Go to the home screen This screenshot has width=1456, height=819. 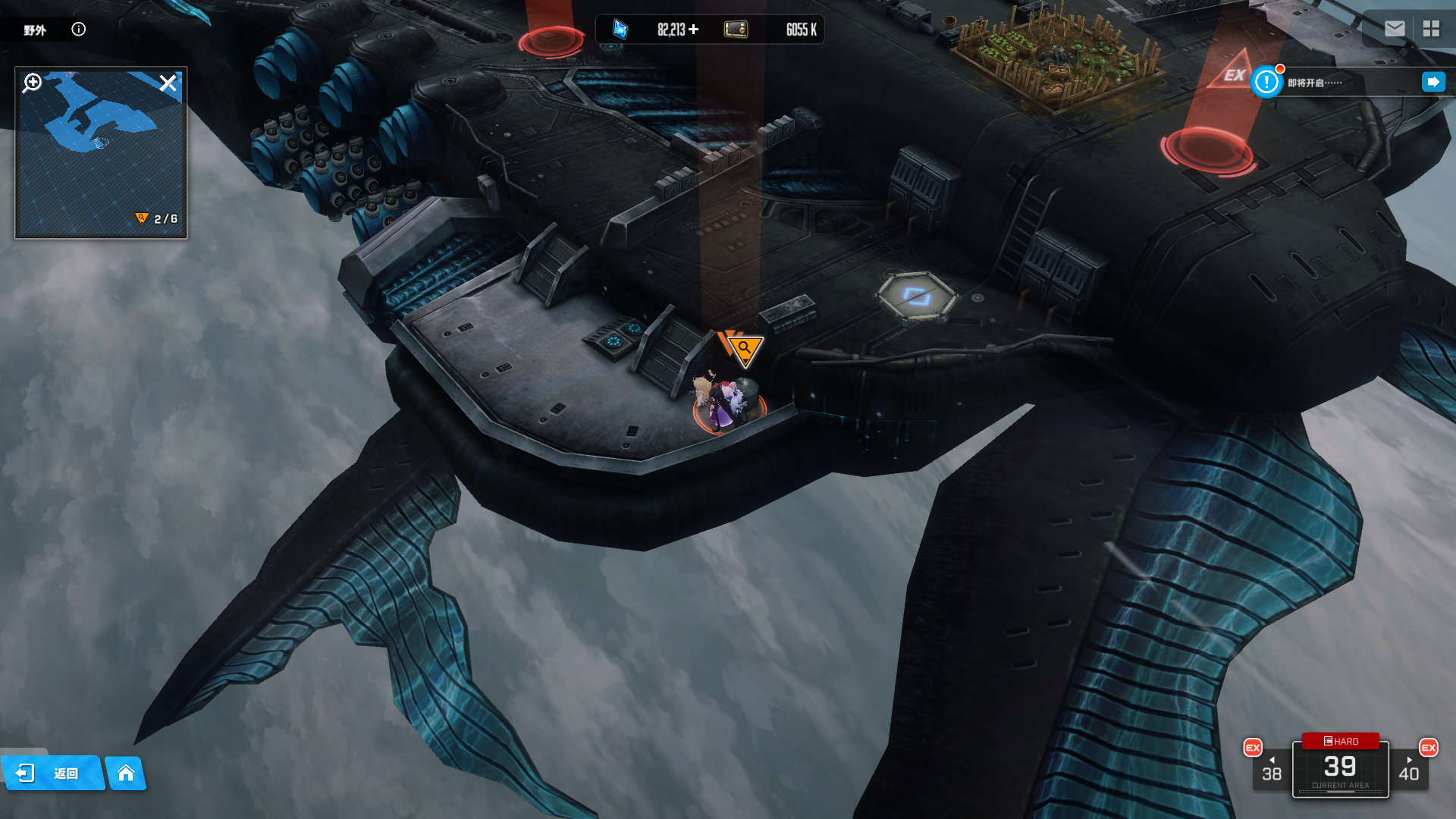pos(126,773)
